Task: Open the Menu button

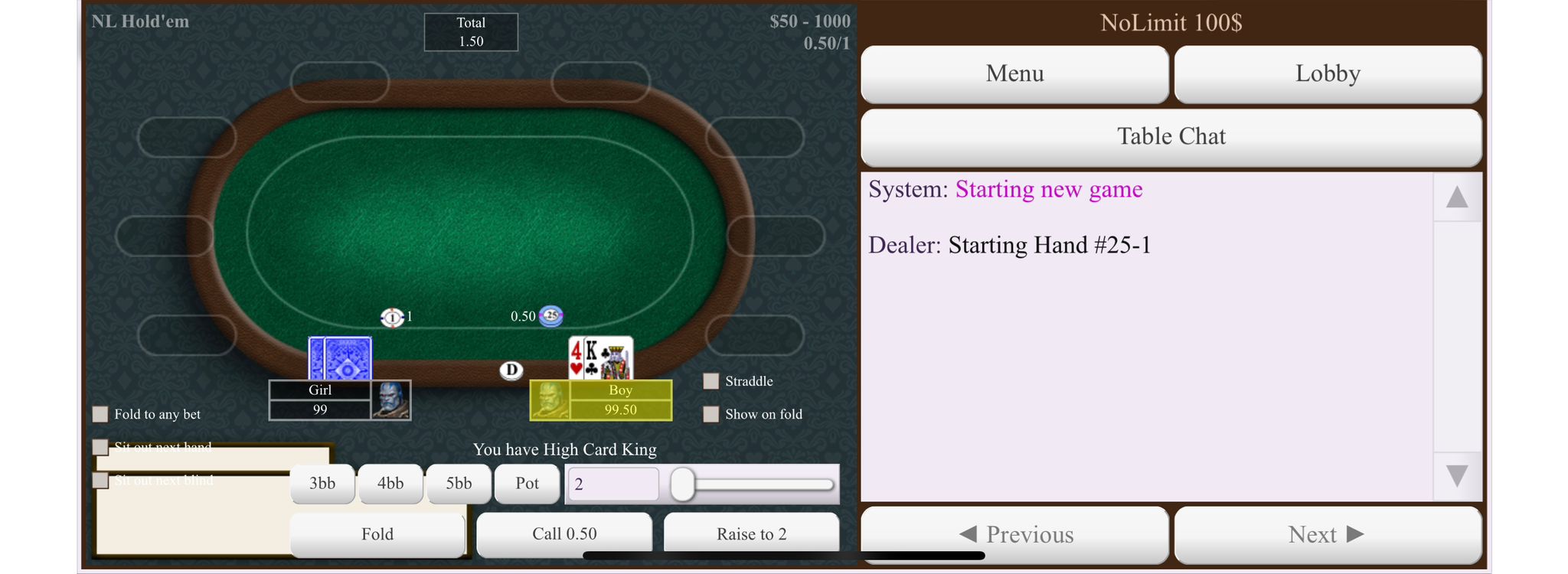Action: pyautogui.click(x=1014, y=73)
